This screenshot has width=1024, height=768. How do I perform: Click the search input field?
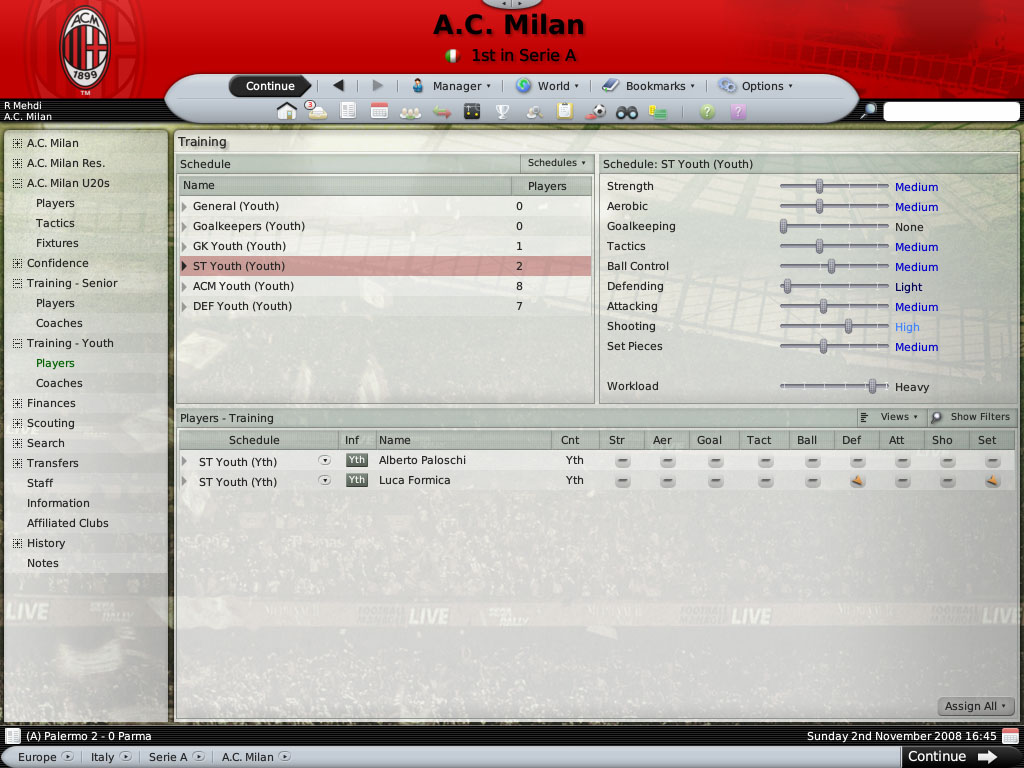click(950, 112)
